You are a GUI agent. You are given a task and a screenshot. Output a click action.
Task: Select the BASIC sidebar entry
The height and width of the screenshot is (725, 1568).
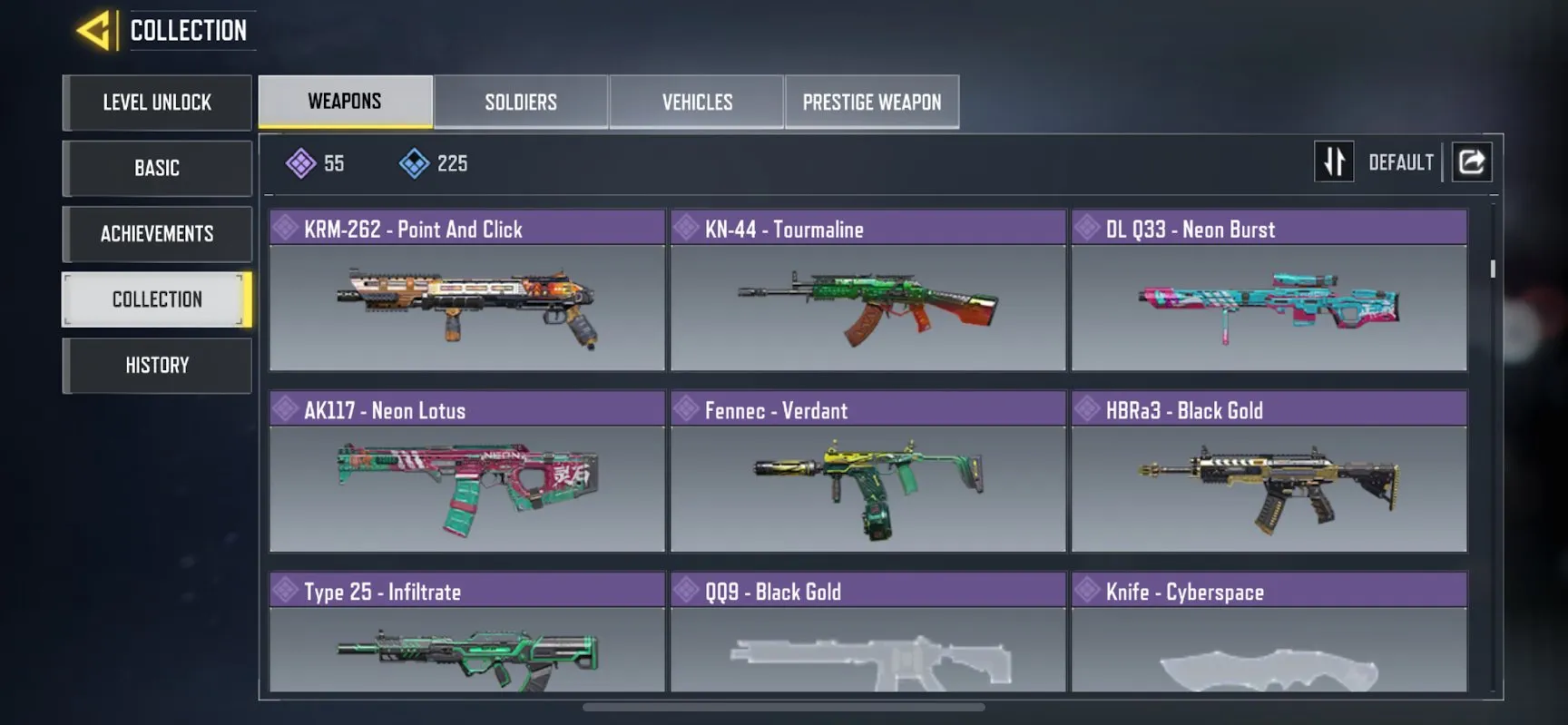click(x=156, y=169)
